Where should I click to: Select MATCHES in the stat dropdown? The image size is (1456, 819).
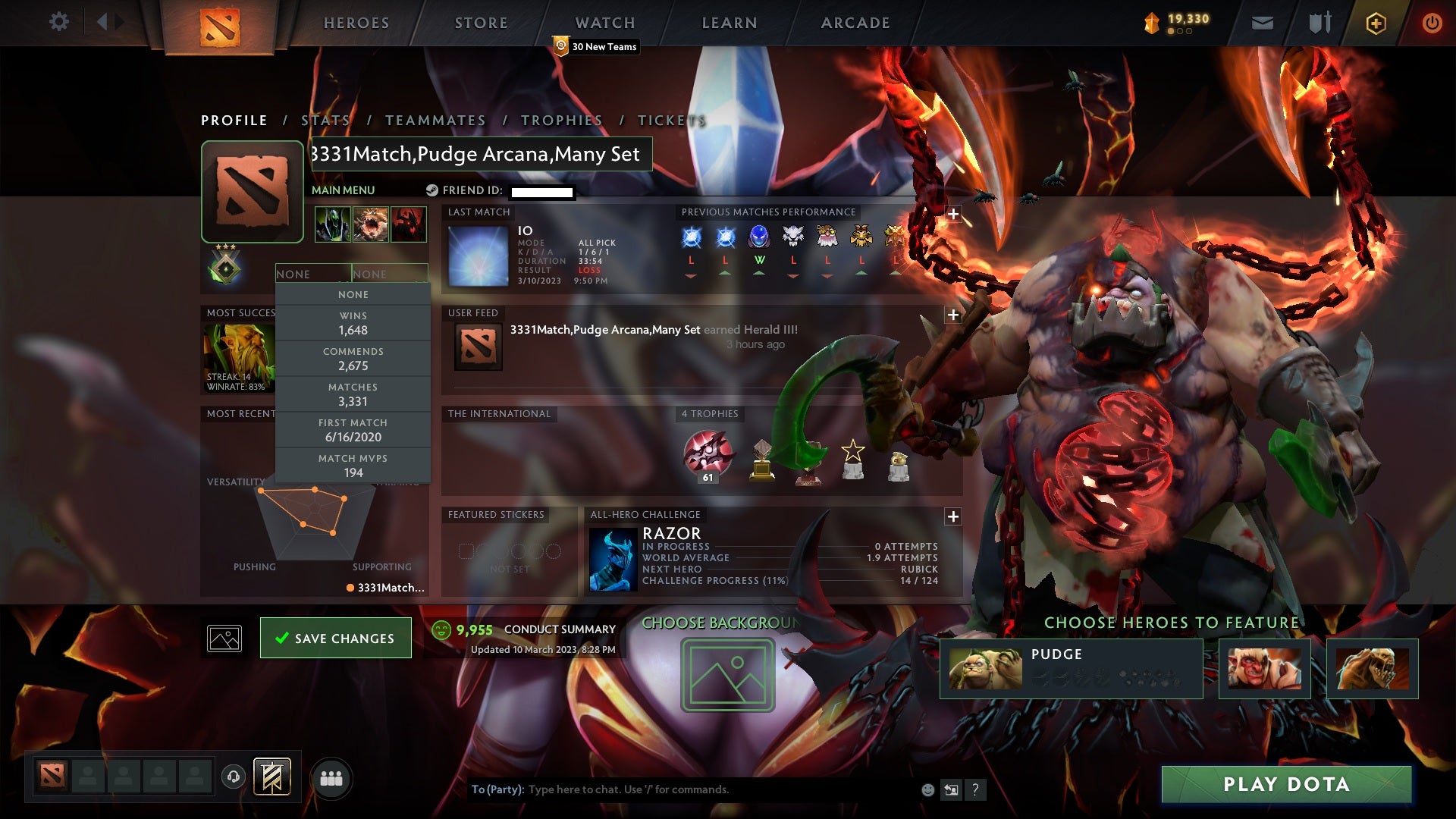[353, 394]
